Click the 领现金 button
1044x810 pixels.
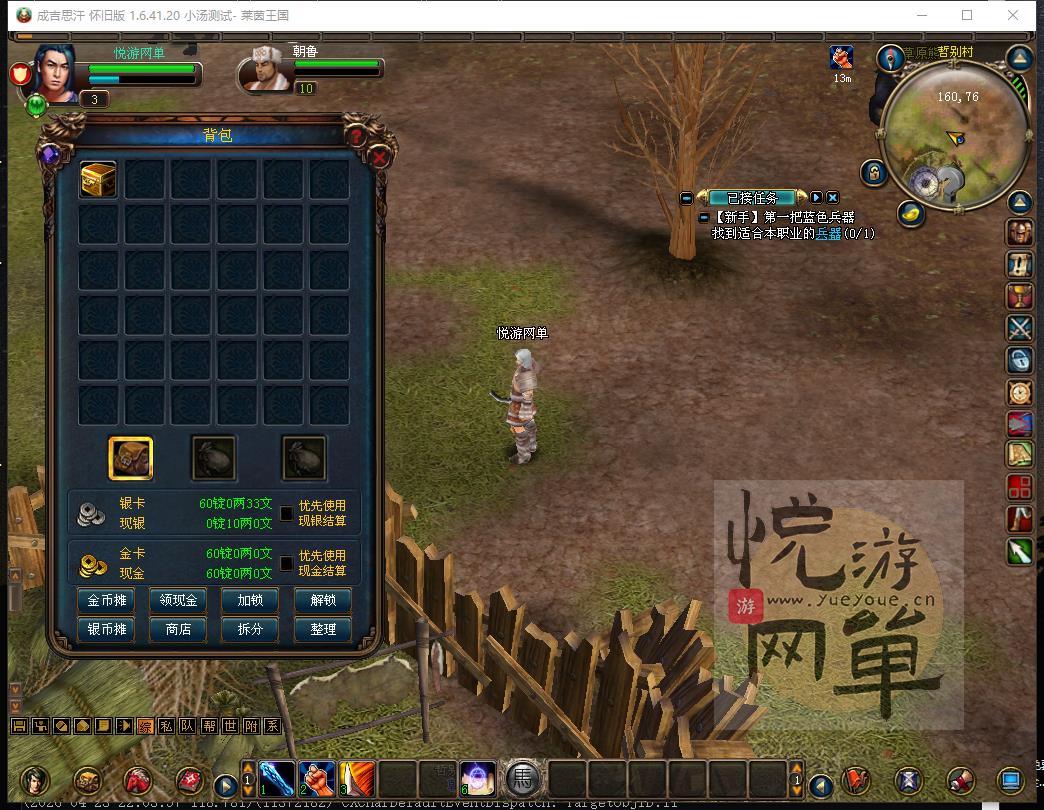[x=178, y=600]
